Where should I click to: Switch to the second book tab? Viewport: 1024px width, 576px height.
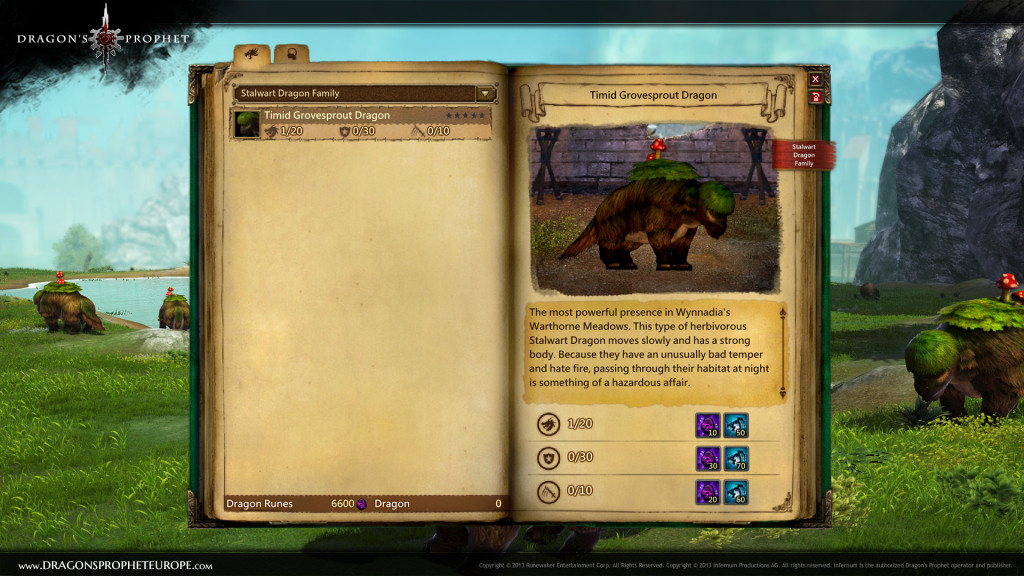tap(289, 54)
